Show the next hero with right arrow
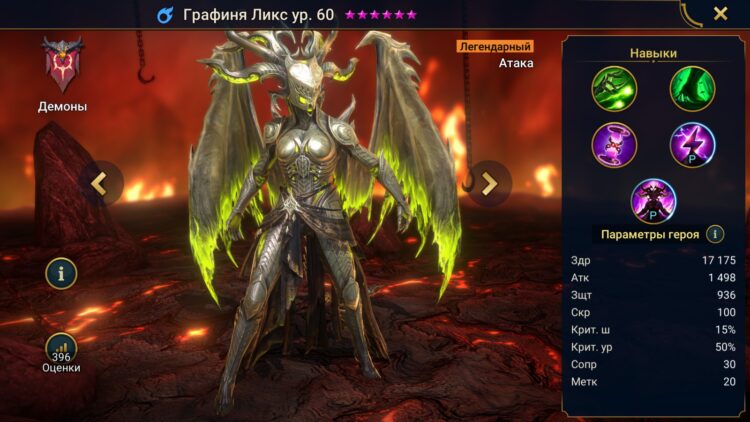This screenshot has width=750, height=422. 489,182
